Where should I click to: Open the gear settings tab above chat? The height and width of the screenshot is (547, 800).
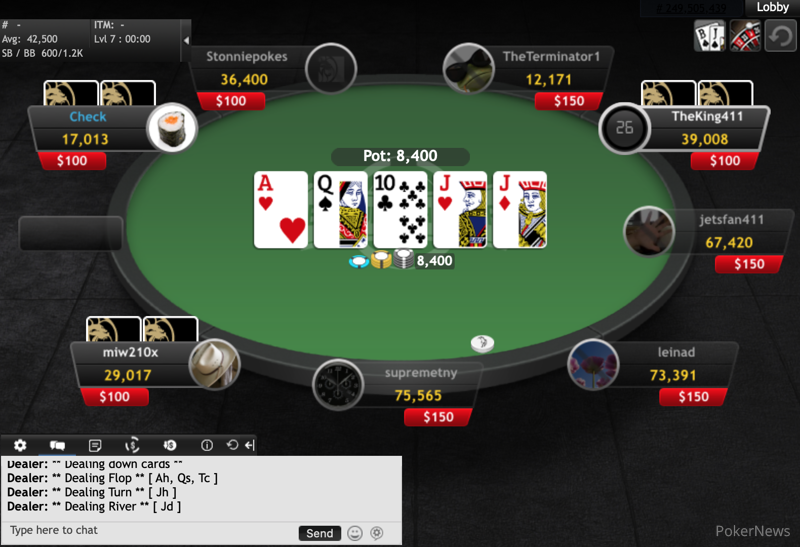20,445
